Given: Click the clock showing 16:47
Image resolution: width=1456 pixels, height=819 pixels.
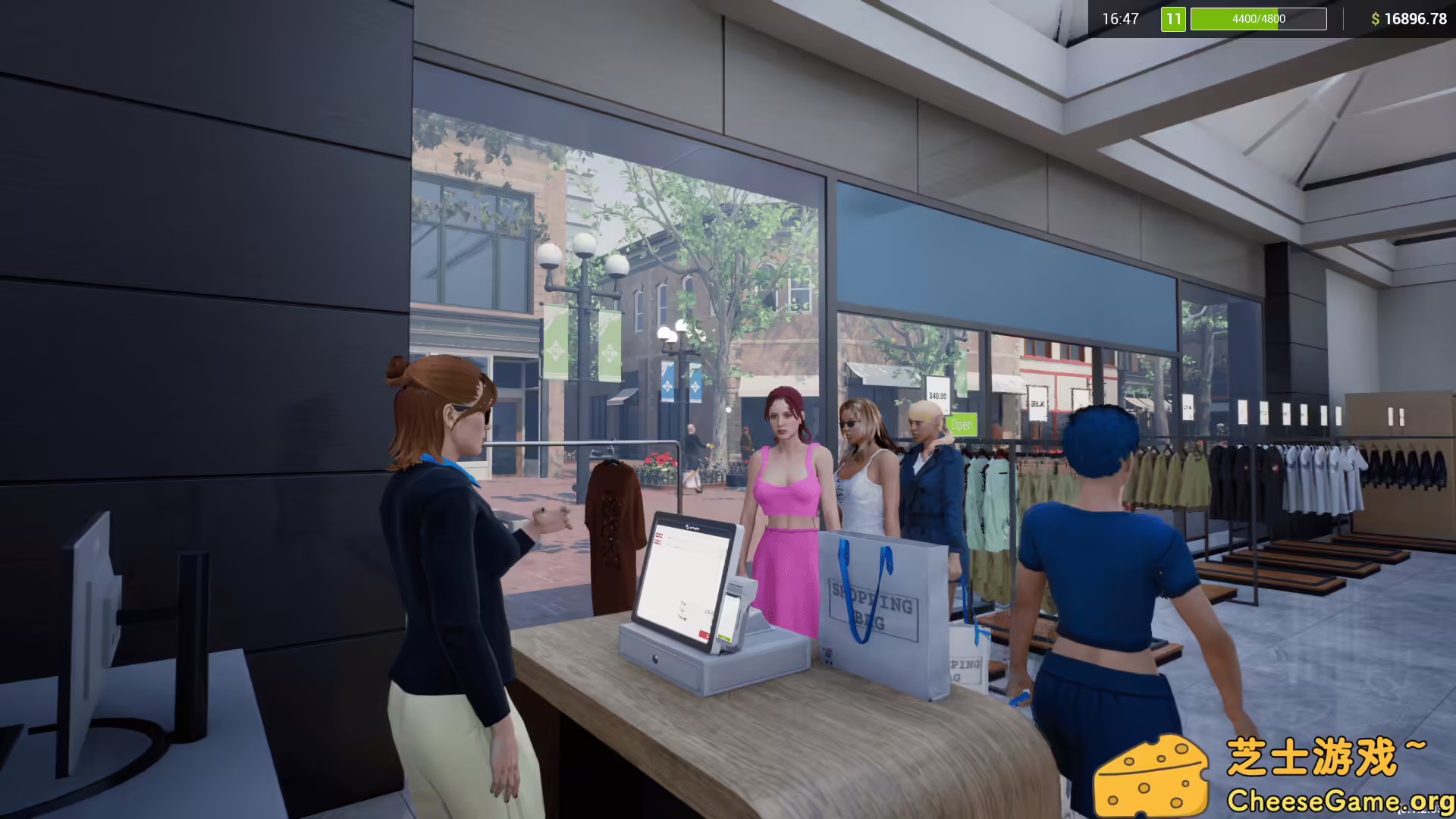Looking at the screenshot, I should pos(1120,19).
